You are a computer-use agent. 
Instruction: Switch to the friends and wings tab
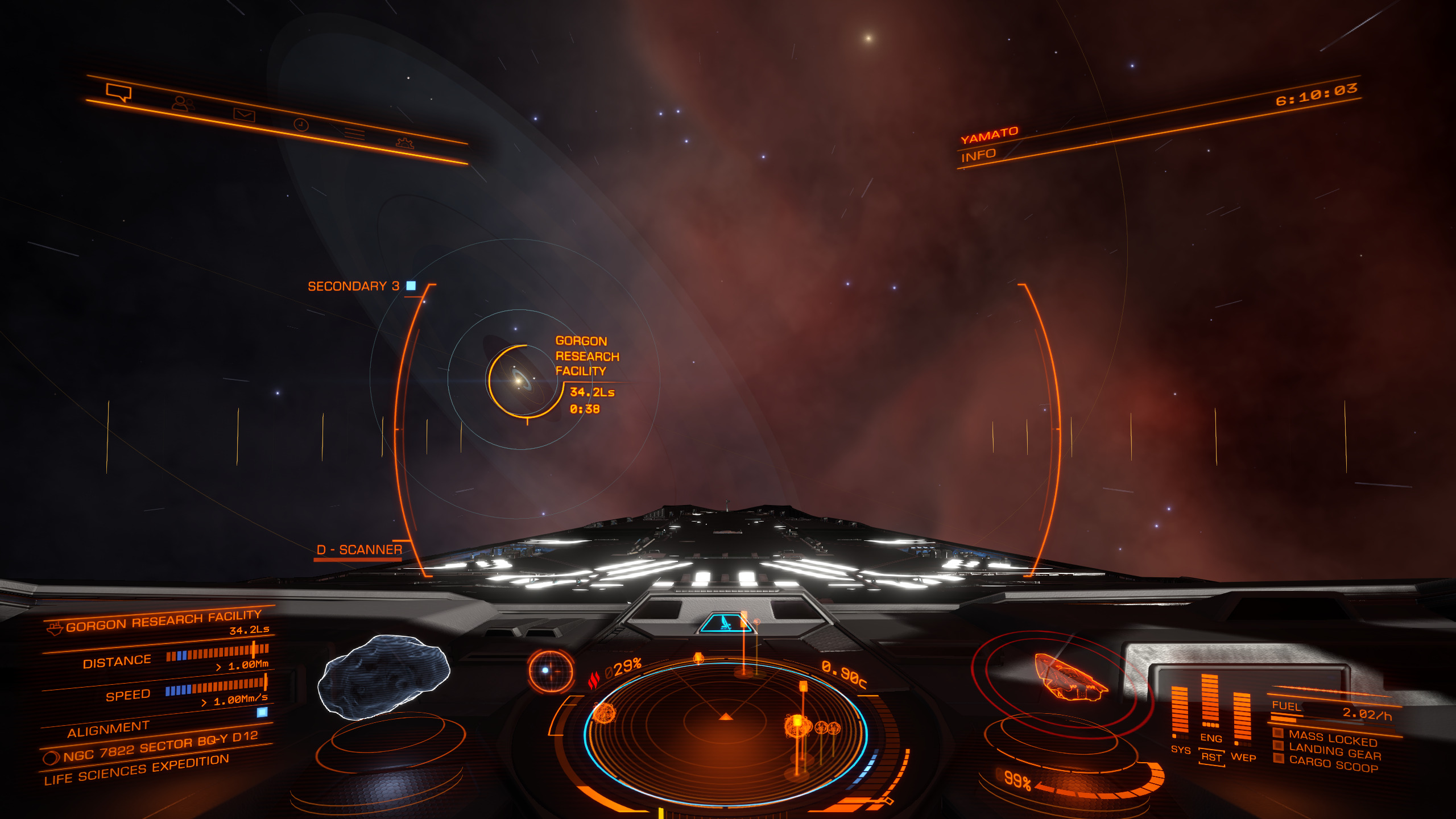tap(183, 104)
